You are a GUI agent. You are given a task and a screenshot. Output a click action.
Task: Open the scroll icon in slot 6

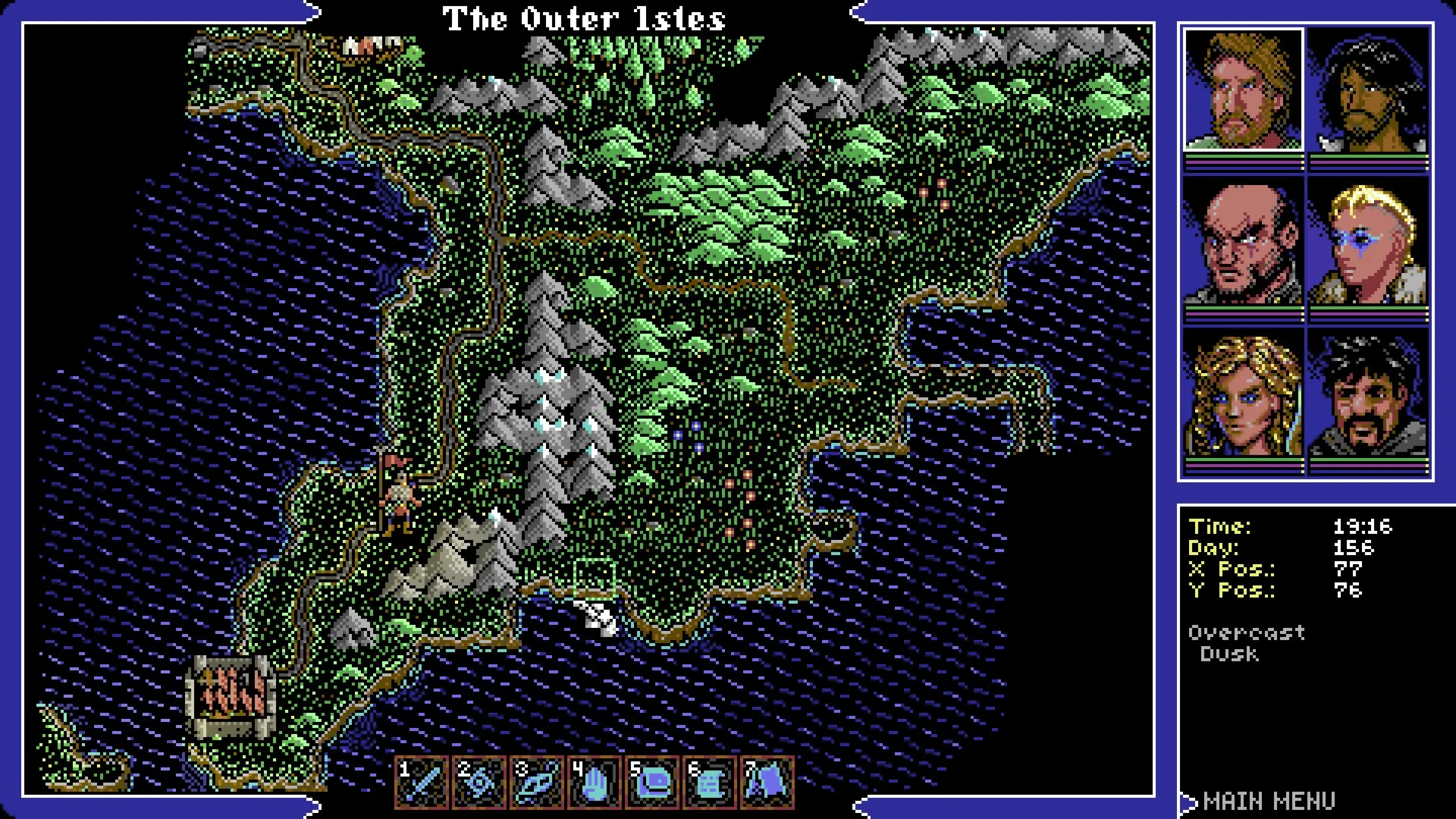709,782
